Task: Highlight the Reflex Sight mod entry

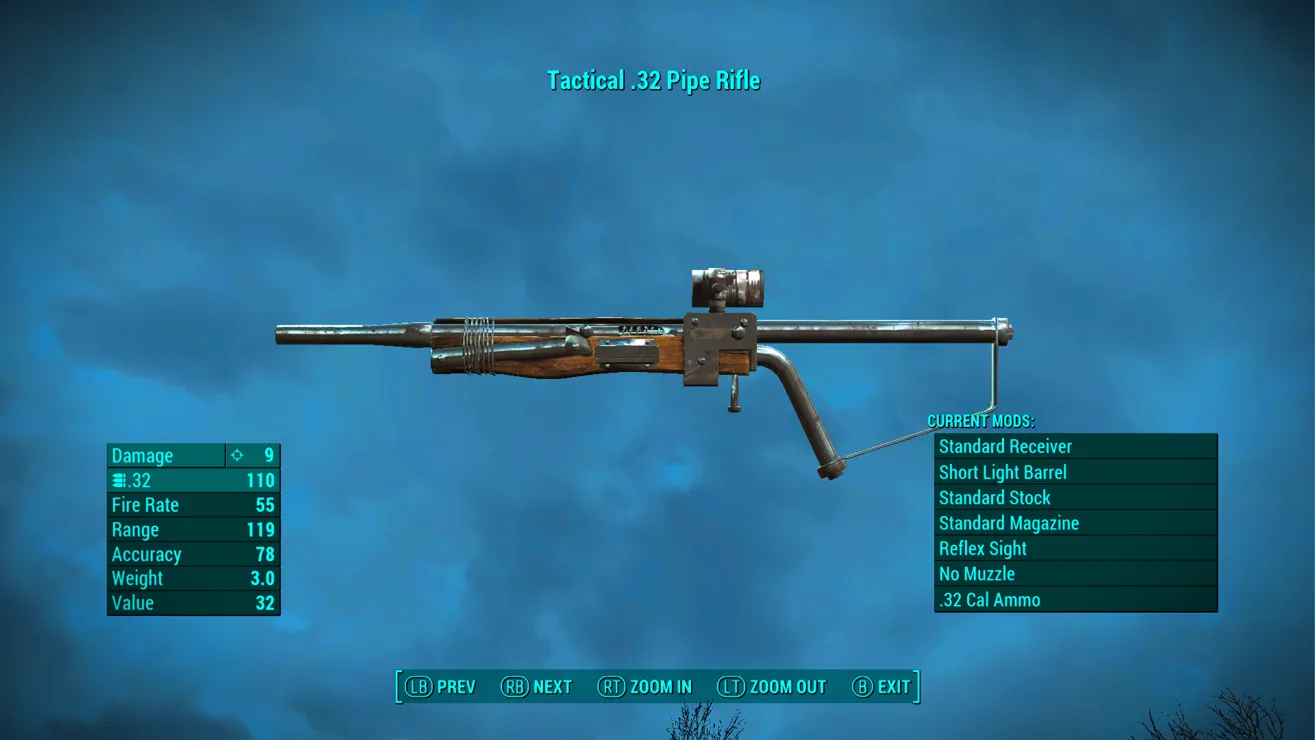Action: [x=1075, y=549]
